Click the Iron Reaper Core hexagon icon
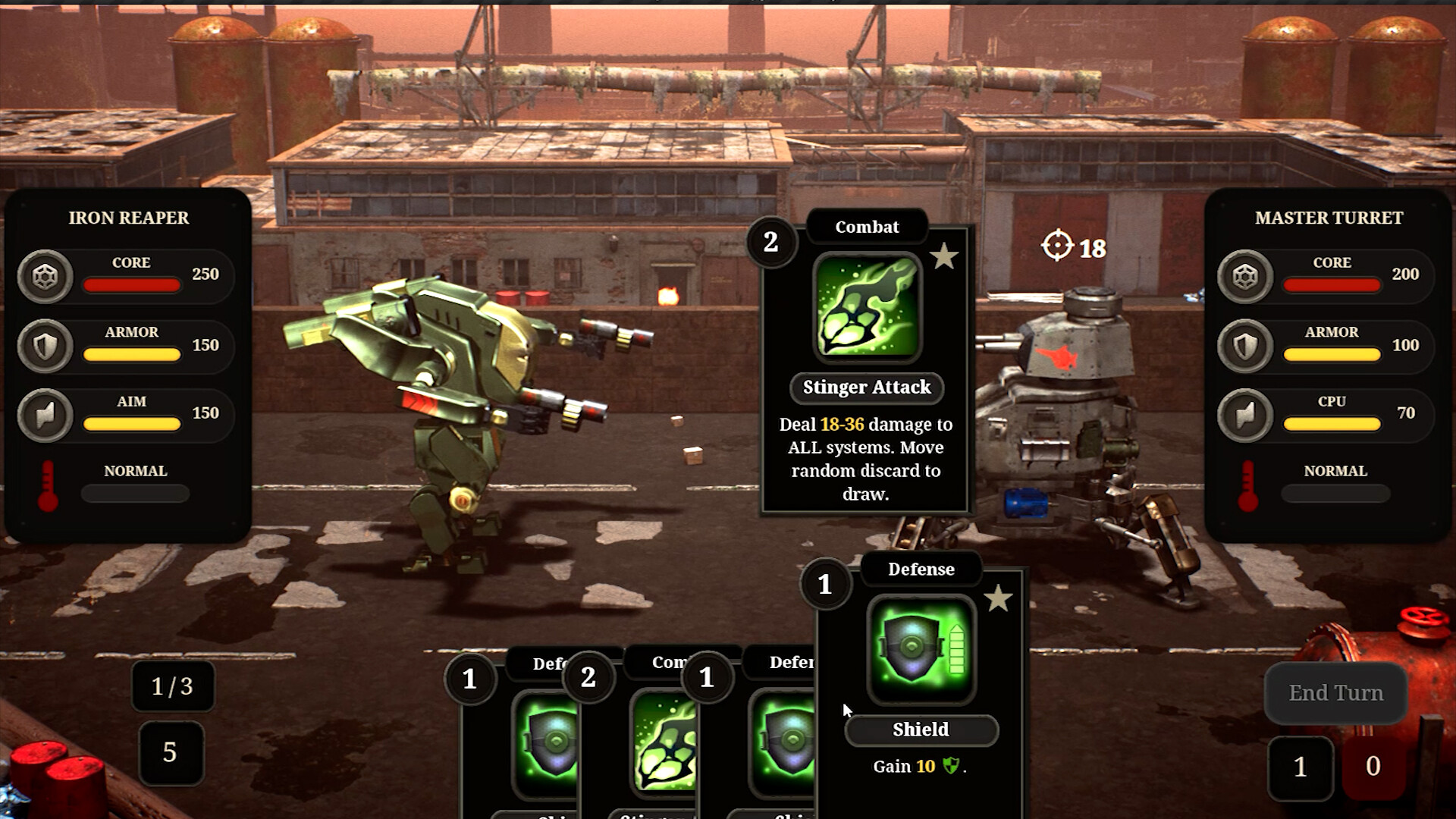Viewport: 1456px width, 819px height. point(45,277)
